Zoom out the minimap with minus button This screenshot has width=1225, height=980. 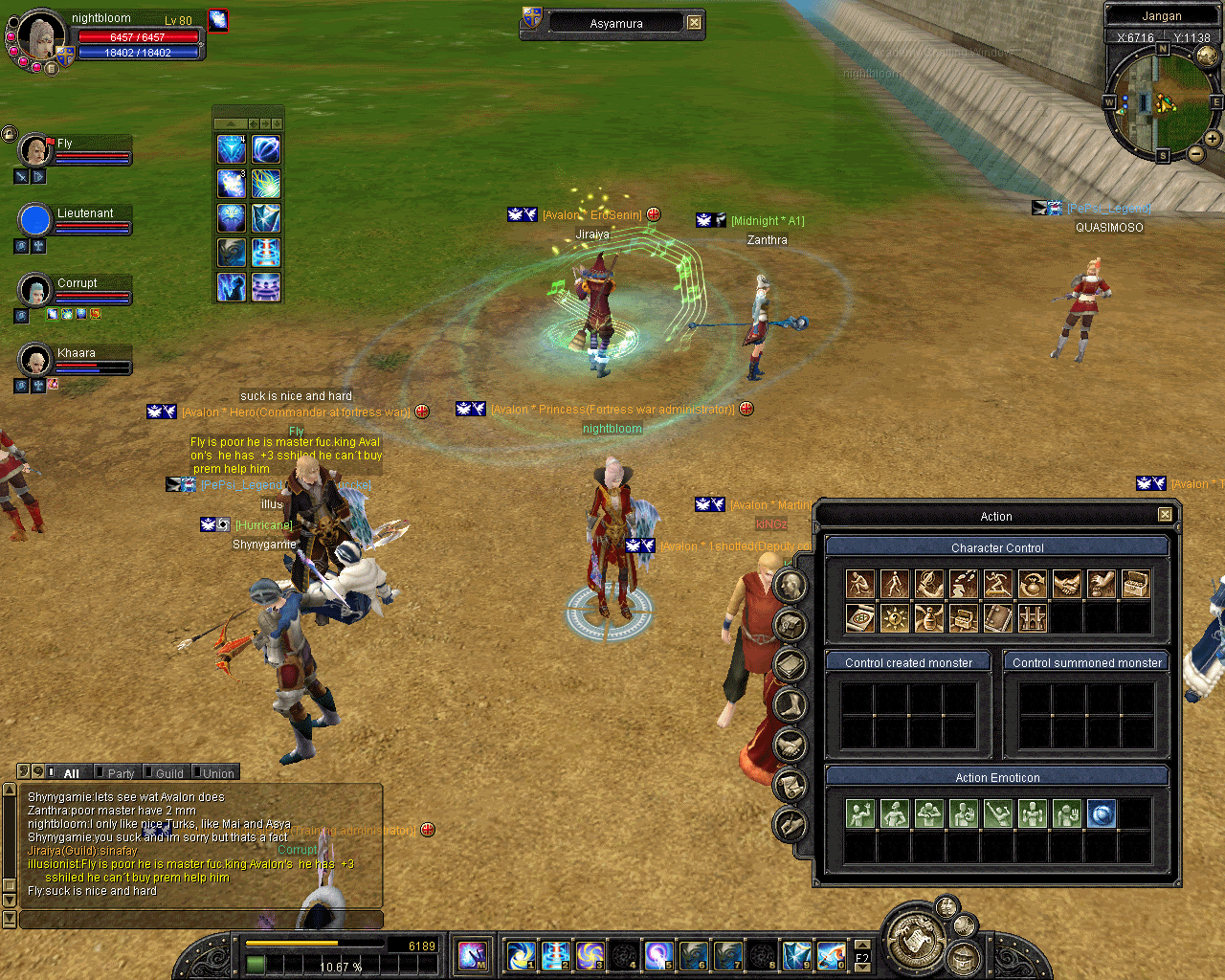[x=1195, y=153]
